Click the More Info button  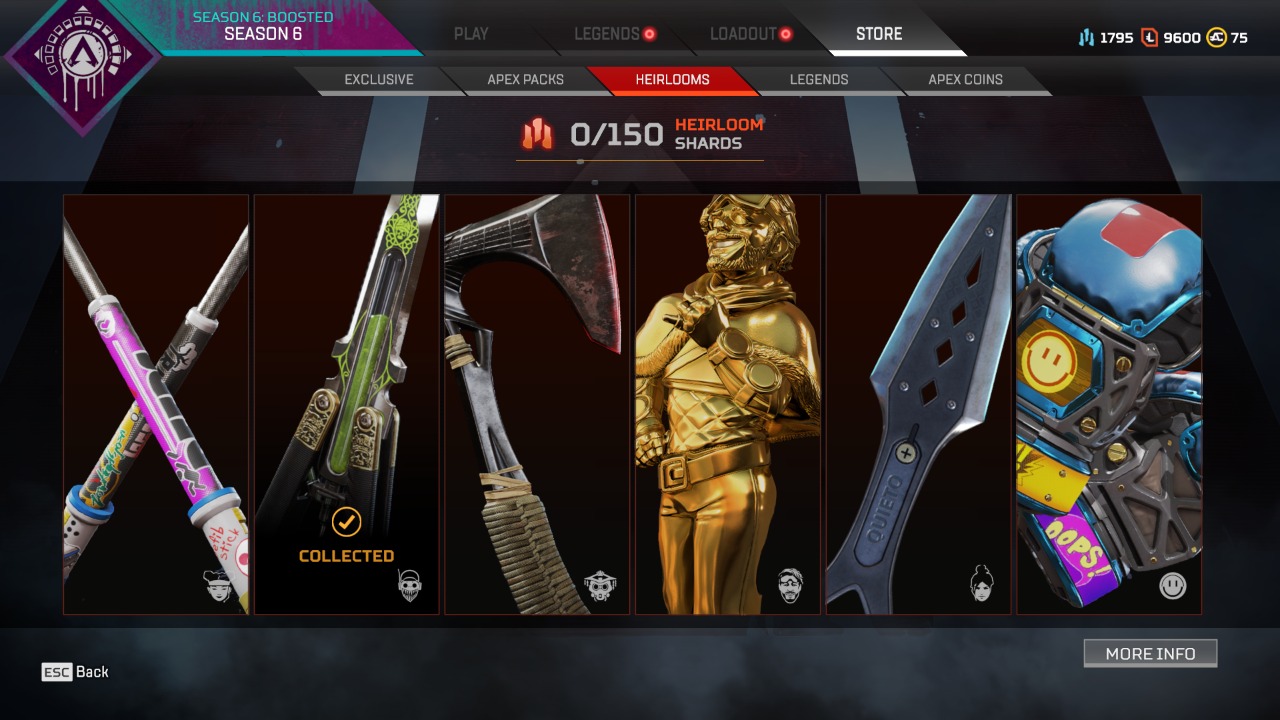click(1150, 653)
